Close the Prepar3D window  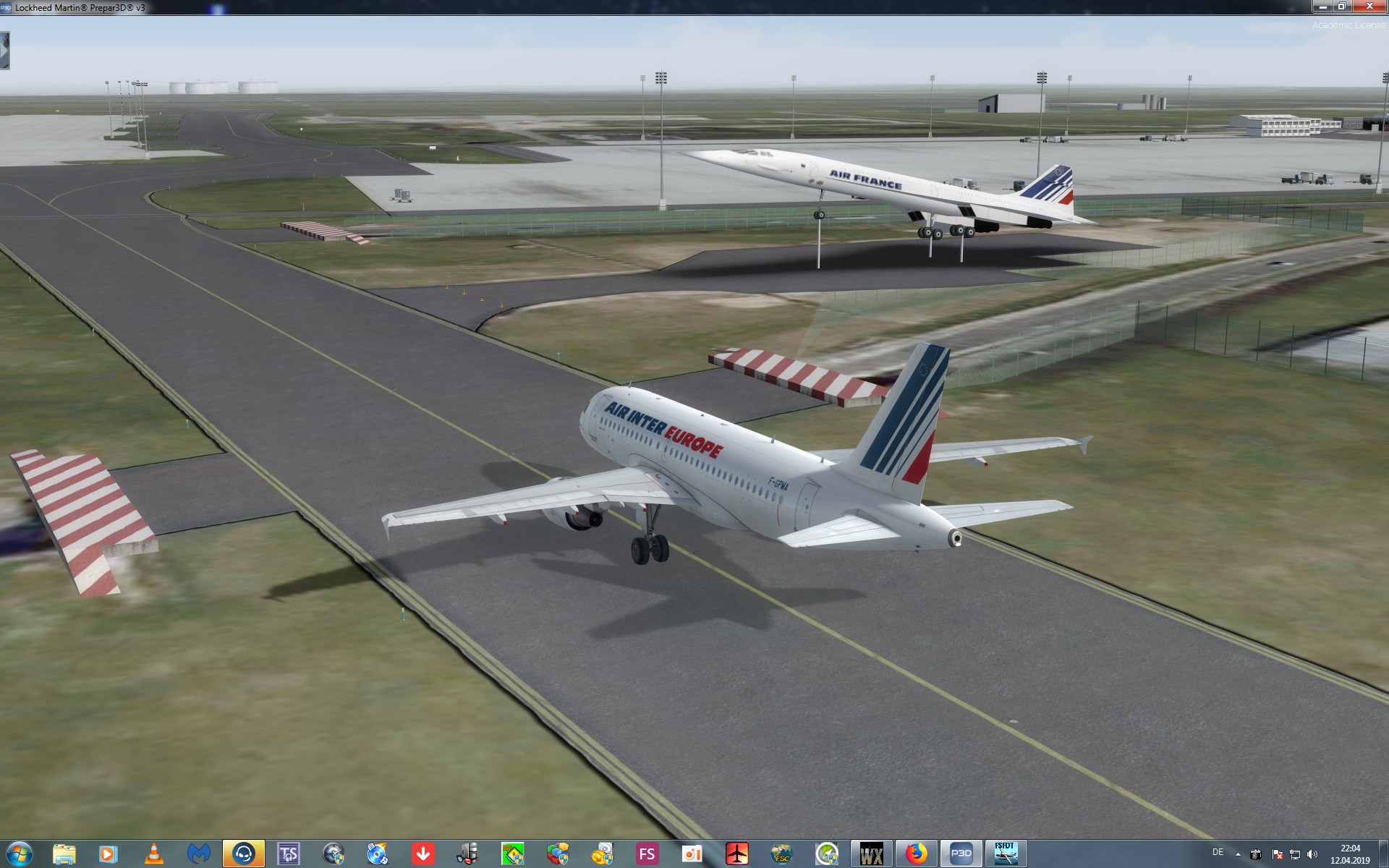click(x=1369, y=7)
